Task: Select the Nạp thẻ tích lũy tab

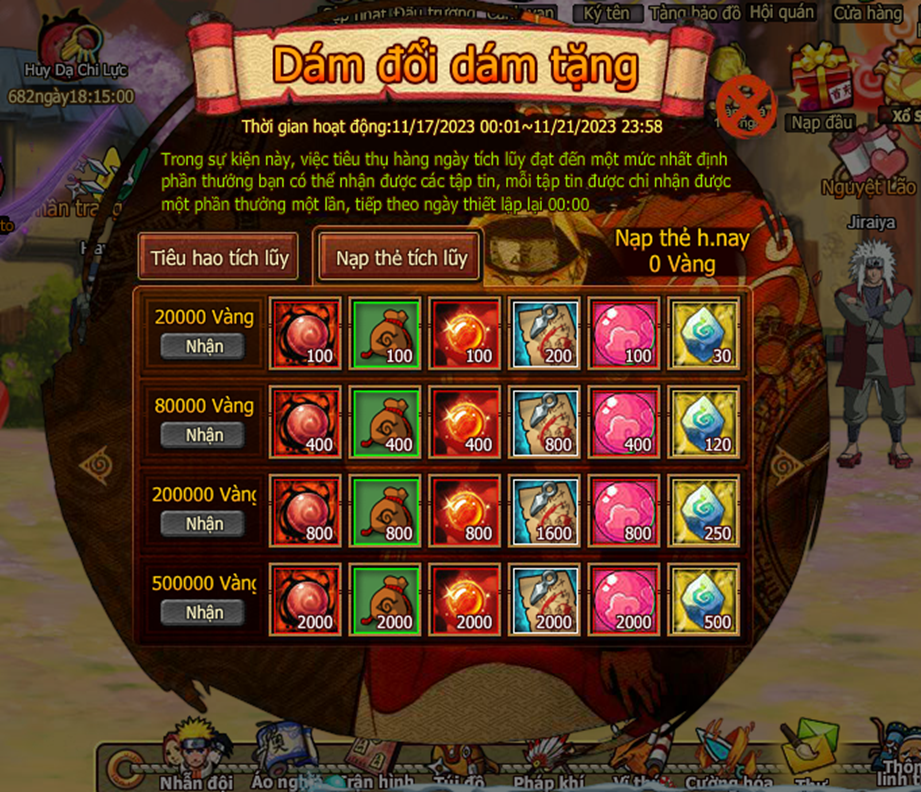Action: [x=401, y=257]
